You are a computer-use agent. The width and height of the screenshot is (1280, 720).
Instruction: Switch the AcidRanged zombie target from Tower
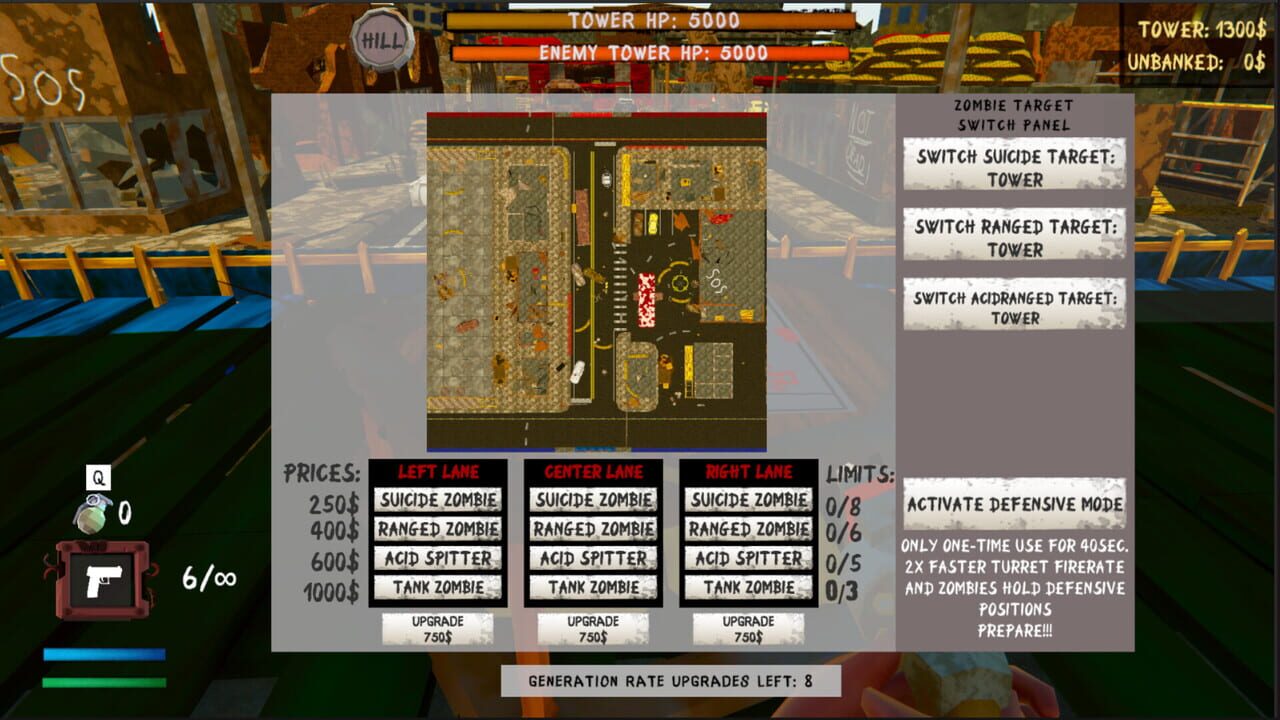coord(1014,303)
